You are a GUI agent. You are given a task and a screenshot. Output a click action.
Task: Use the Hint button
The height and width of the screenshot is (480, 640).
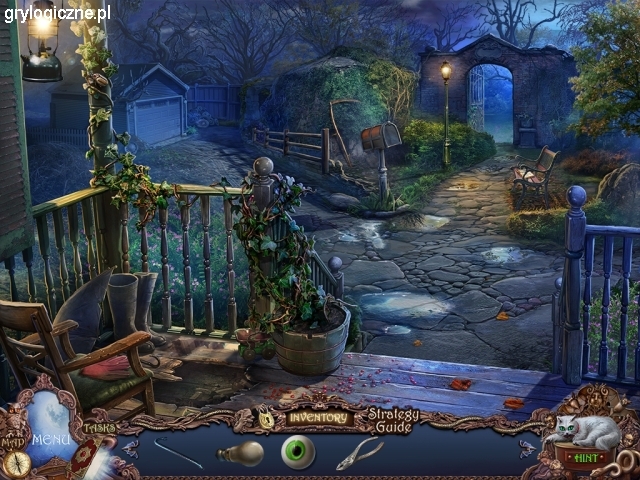pyautogui.click(x=586, y=456)
